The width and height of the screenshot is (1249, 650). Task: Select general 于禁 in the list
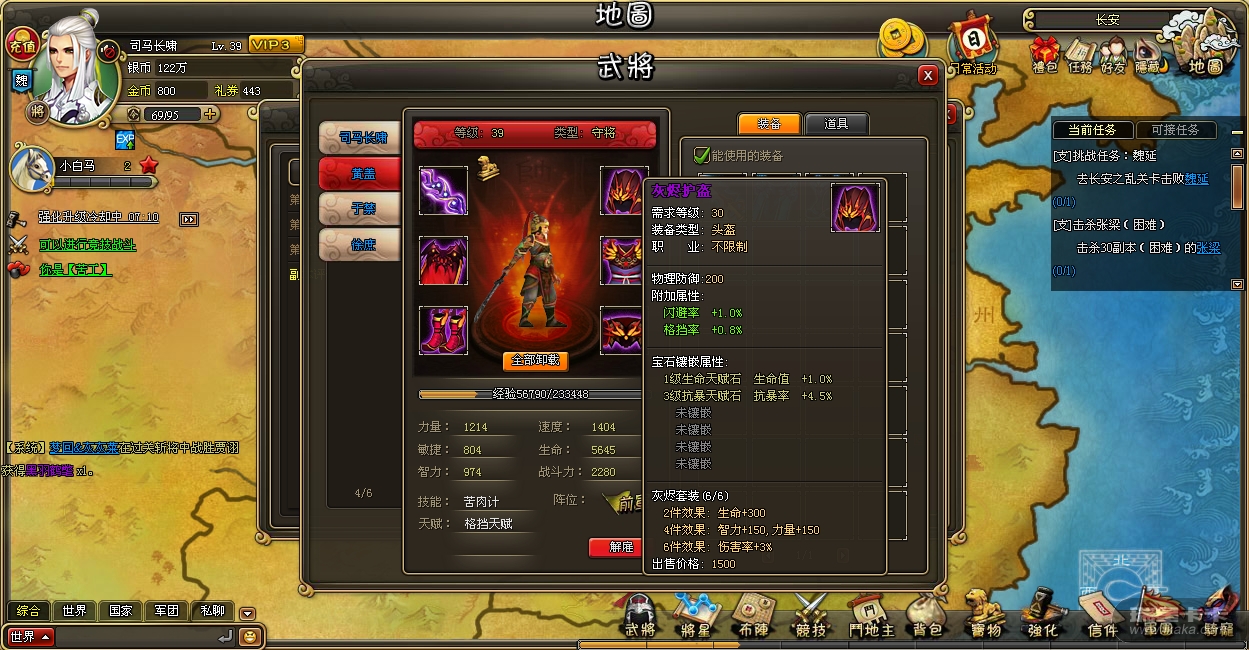pyautogui.click(x=360, y=208)
